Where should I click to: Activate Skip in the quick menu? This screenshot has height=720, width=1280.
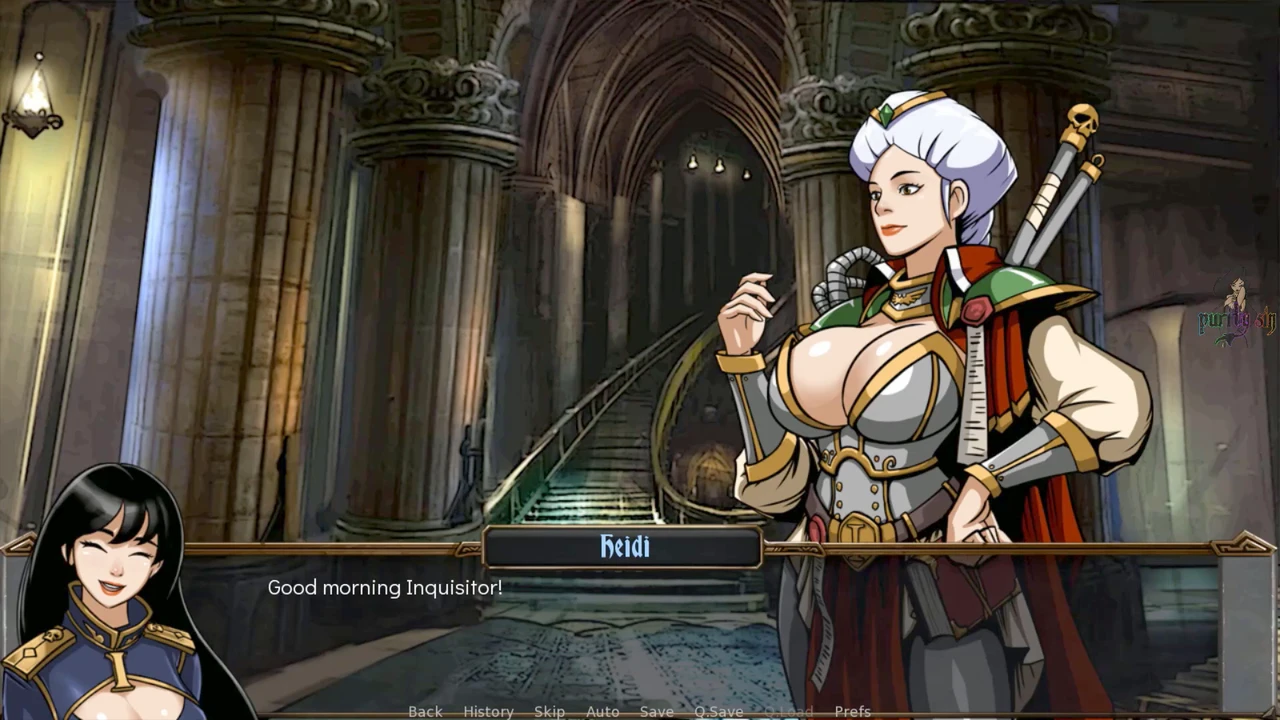(x=549, y=711)
